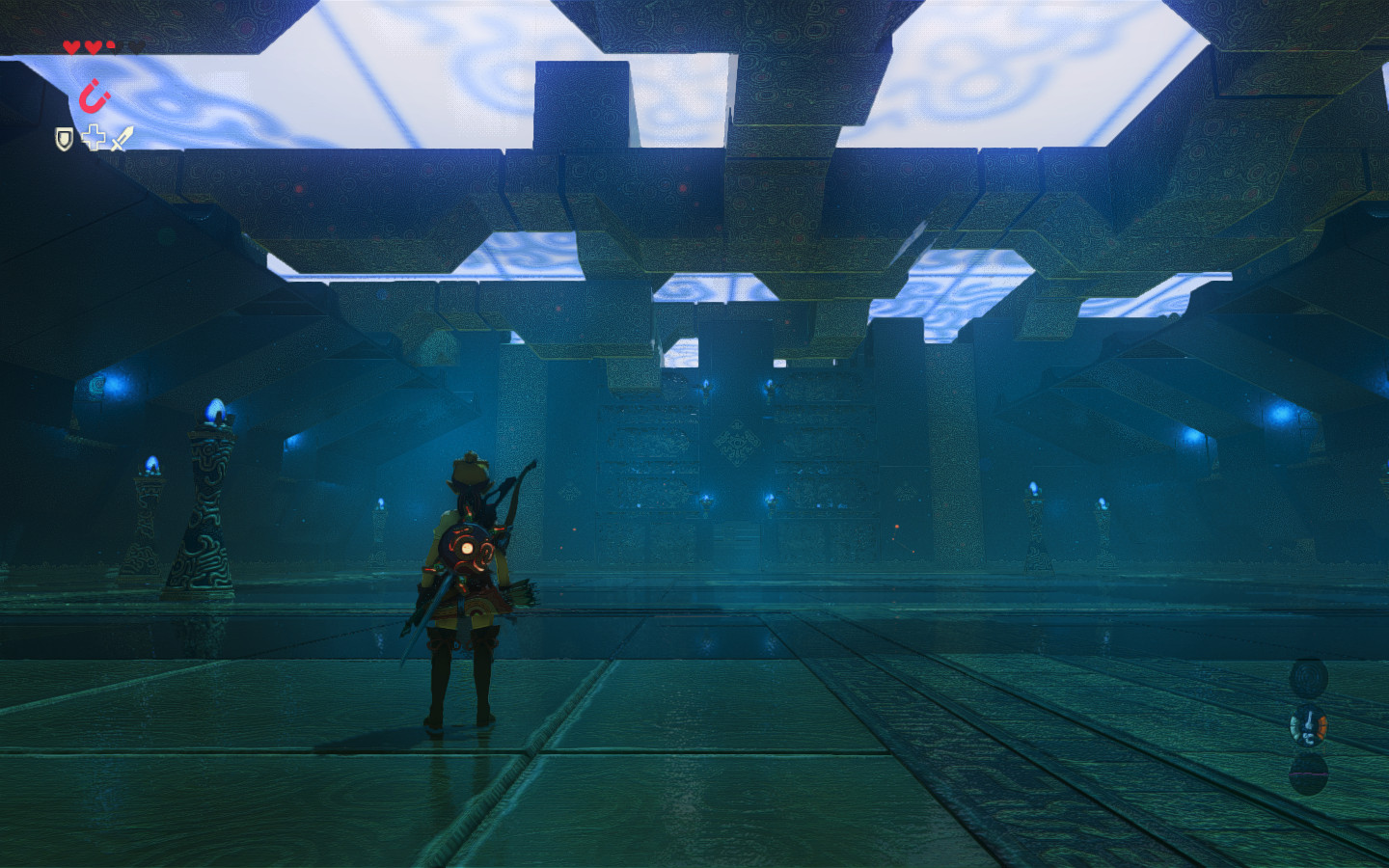Click the crossed-sword attack icon
The image size is (1389, 868).
[x=123, y=139]
